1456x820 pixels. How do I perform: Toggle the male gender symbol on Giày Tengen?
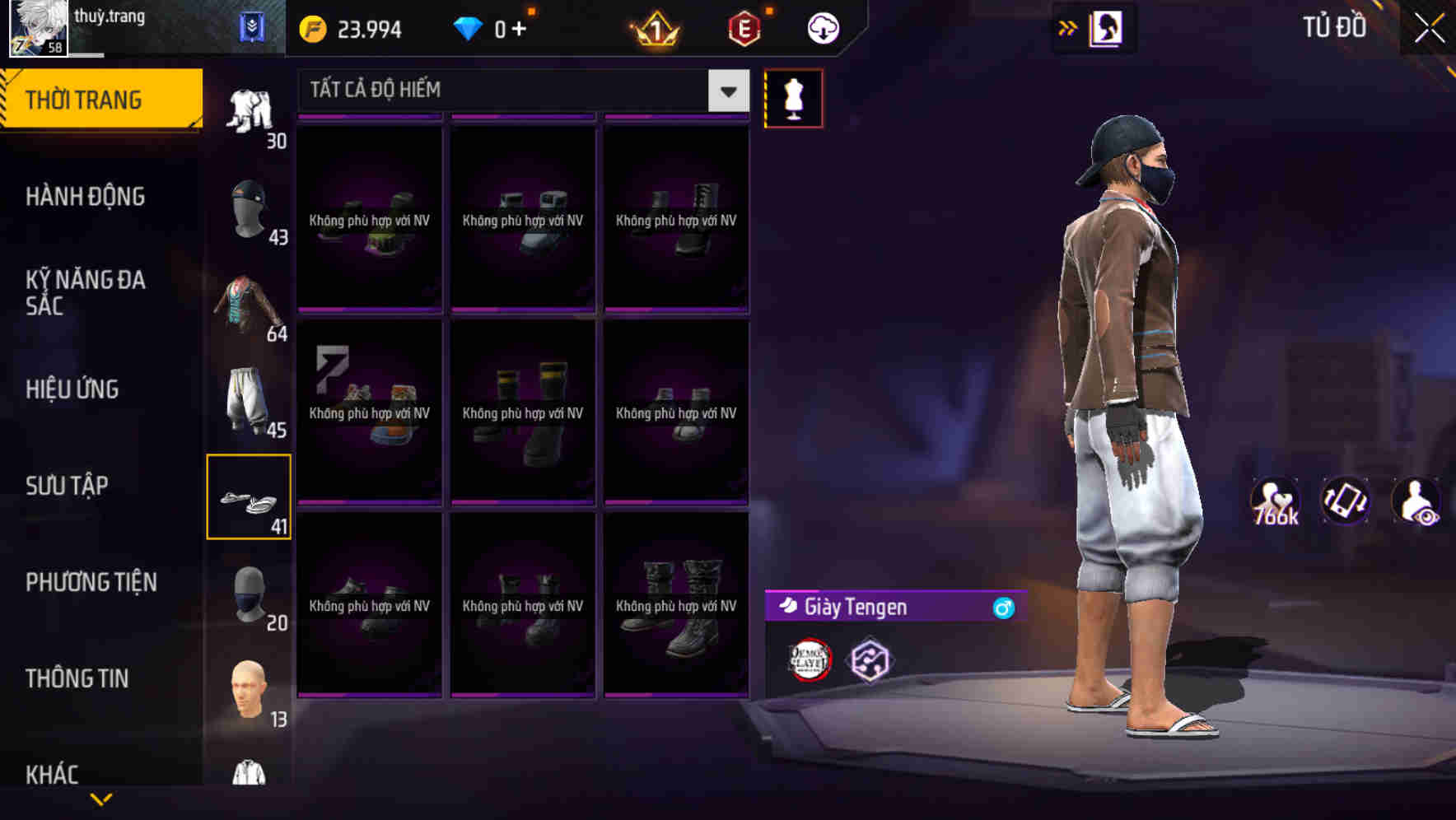pyautogui.click(x=1004, y=608)
